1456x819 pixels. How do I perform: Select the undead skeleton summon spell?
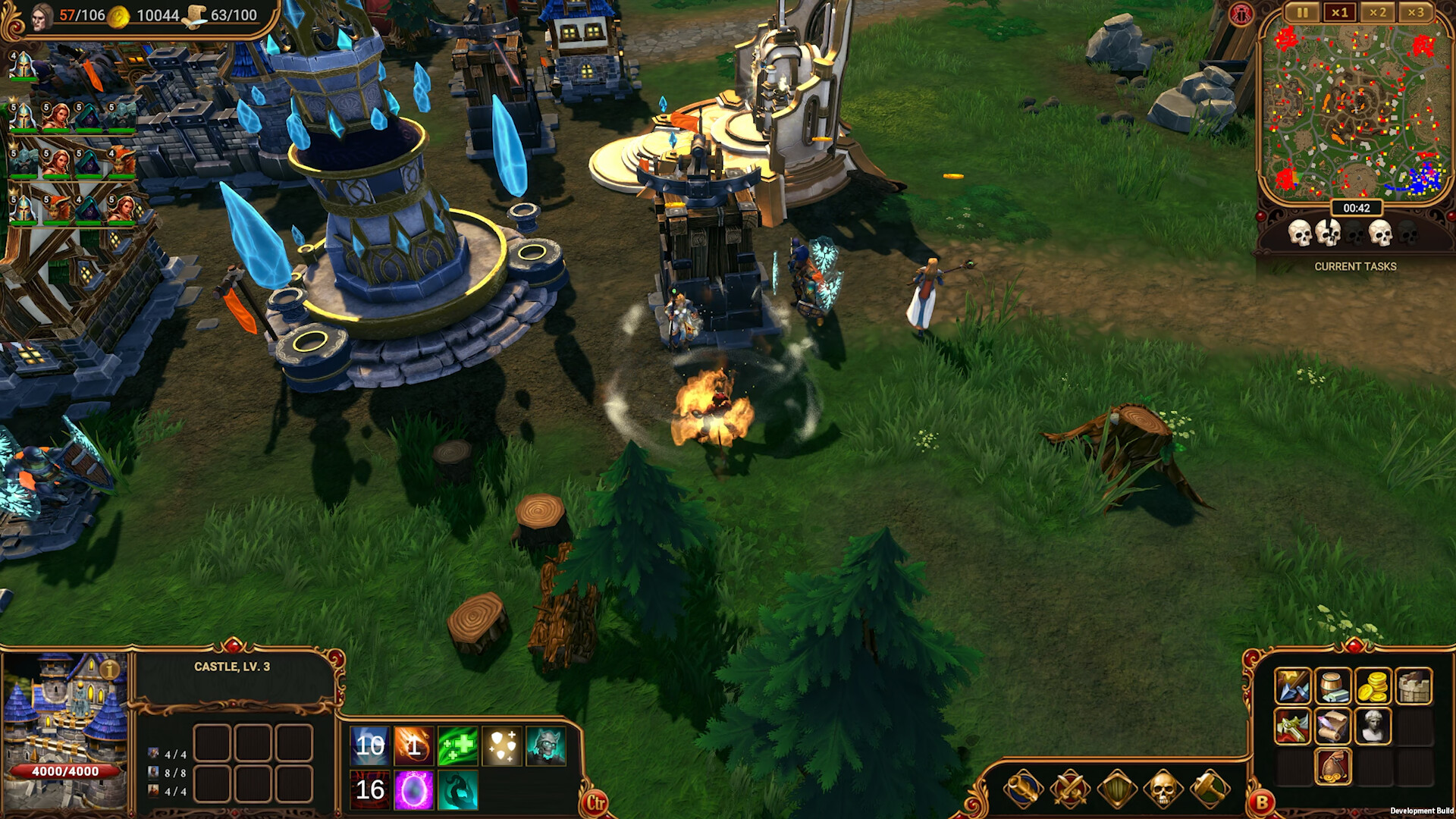[545, 746]
